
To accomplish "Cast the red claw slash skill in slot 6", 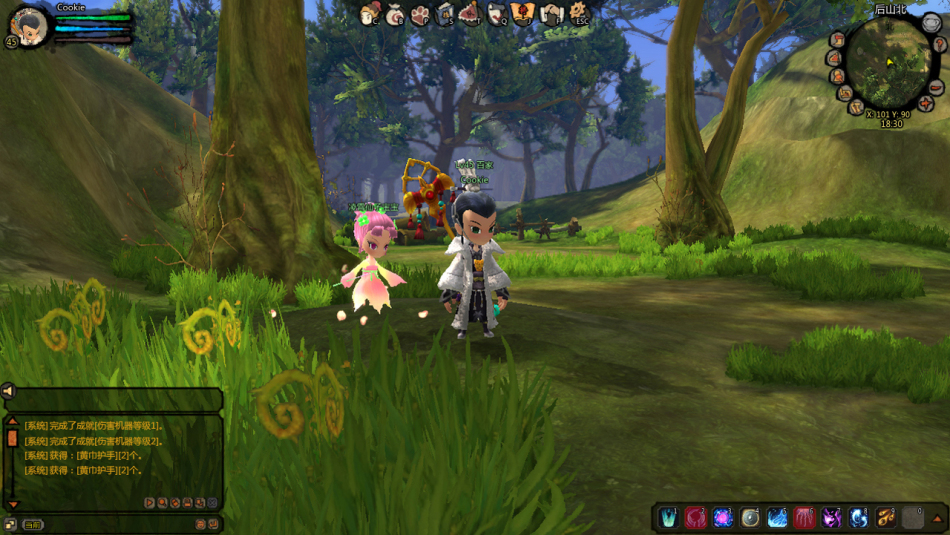I will click(804, 517).
